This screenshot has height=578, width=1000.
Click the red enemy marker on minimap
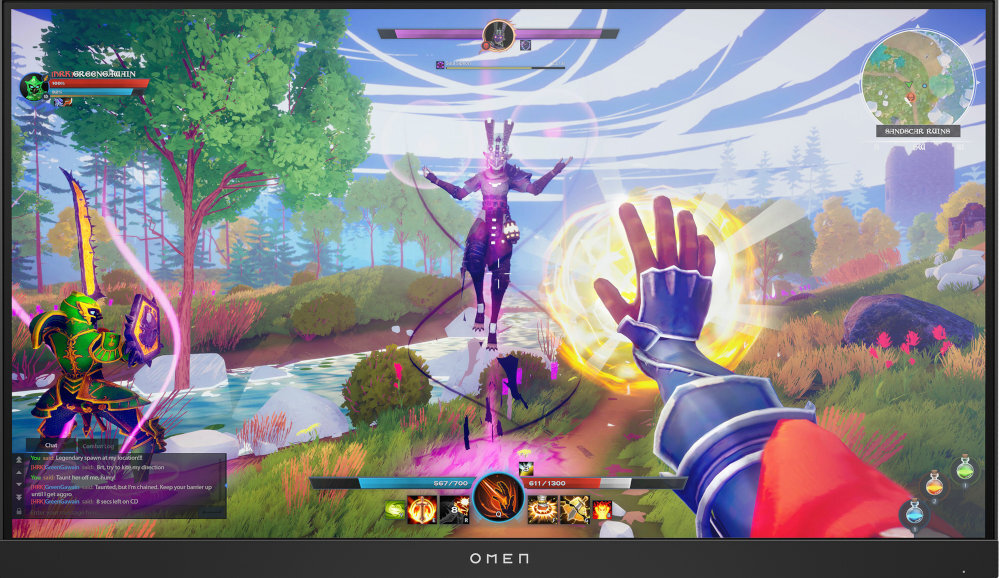click(910, 97)
